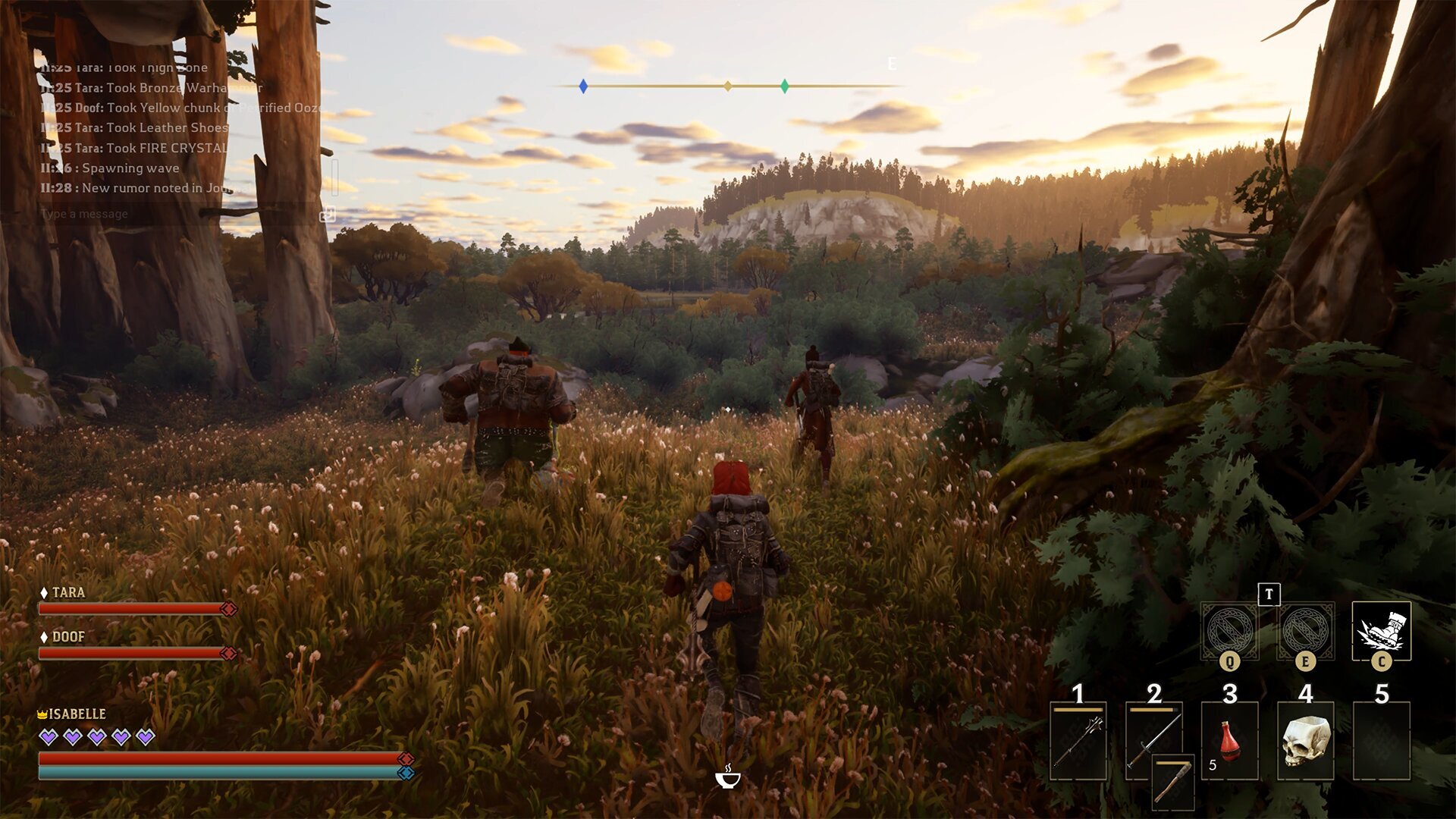Click the blue diamond marker on the compass
The width and height of the screenshot is (1456, 819).
coord(582,86)
